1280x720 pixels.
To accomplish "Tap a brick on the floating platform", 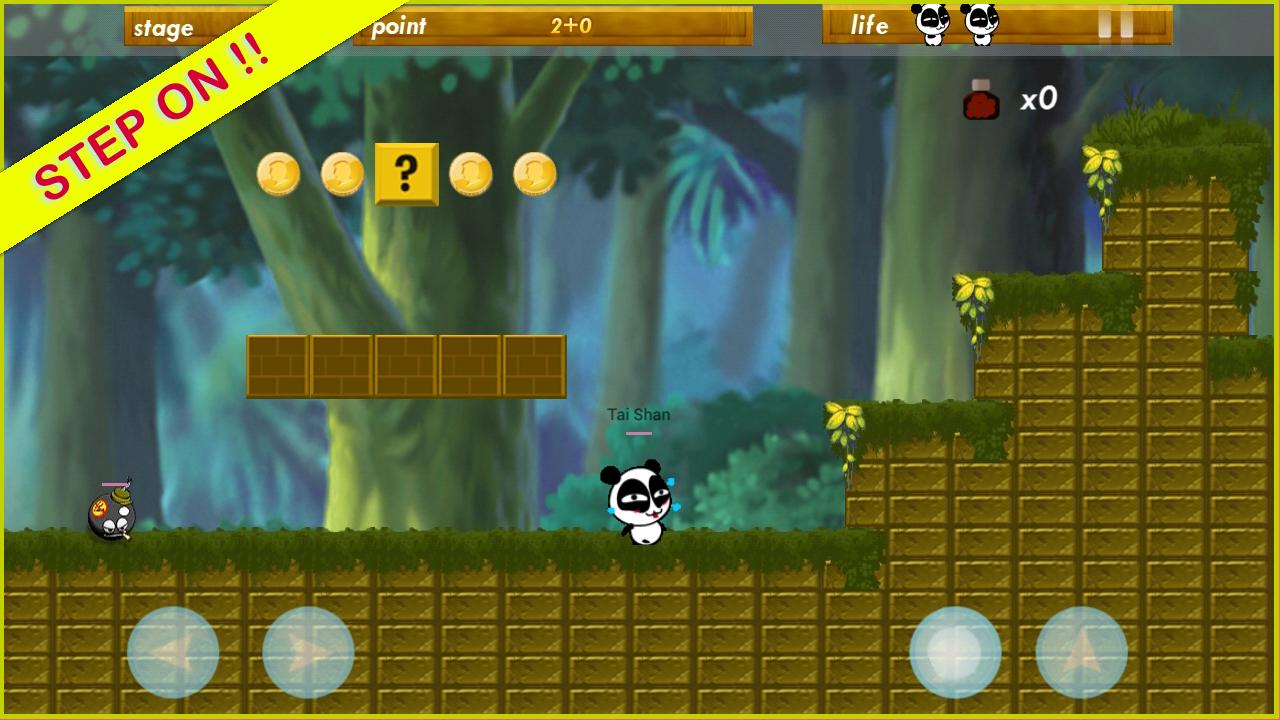I will [405, 363].
